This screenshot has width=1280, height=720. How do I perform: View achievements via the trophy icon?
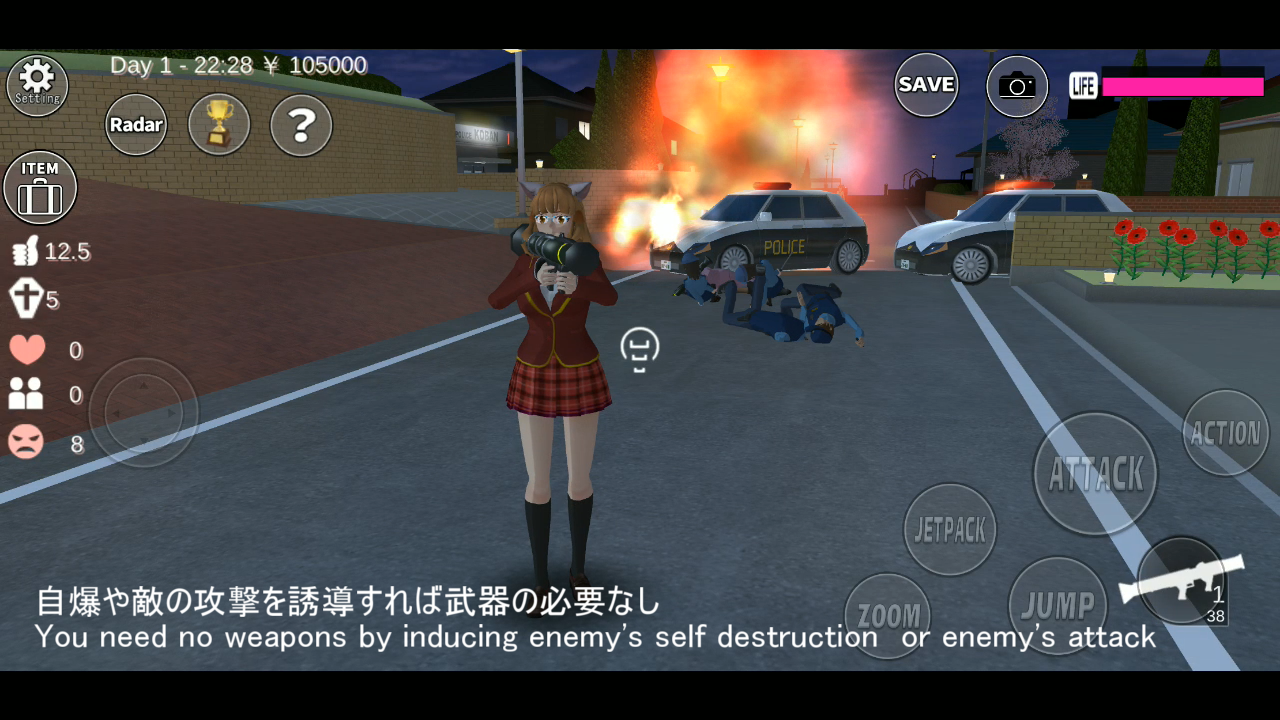click(218, 124)
